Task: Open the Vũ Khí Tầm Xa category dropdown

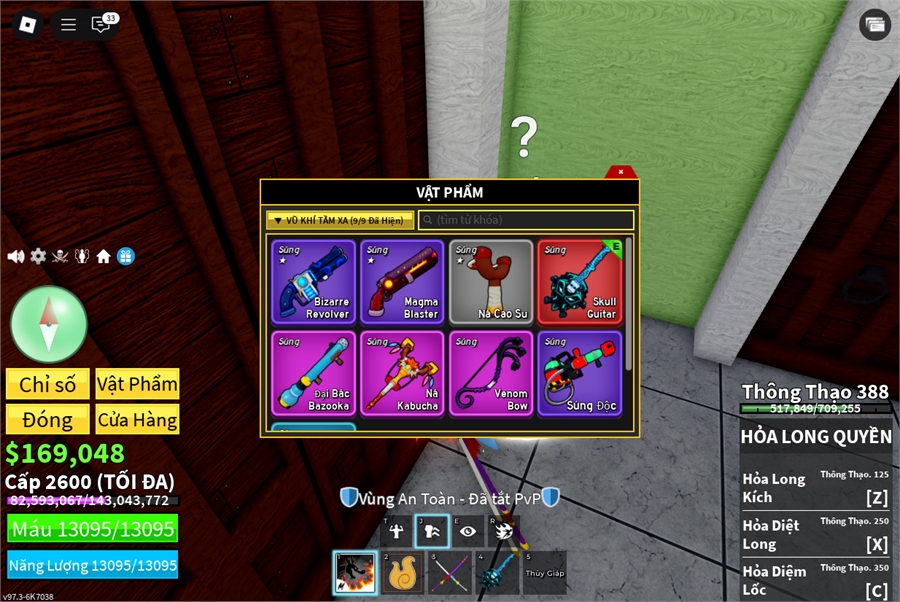Action: point(340,220)
